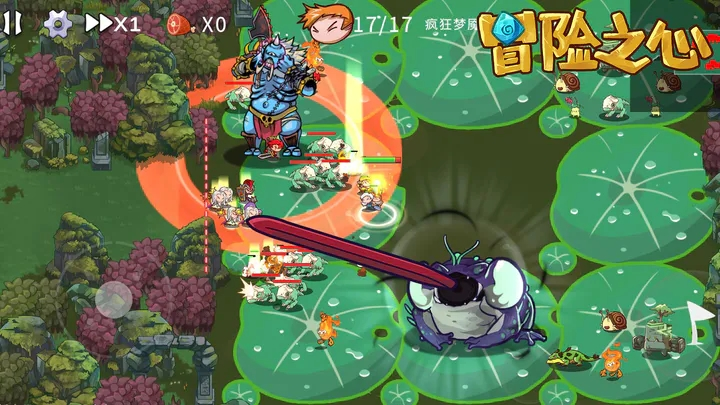Tap the translucent round joystick button

click(x=114, y=297)
